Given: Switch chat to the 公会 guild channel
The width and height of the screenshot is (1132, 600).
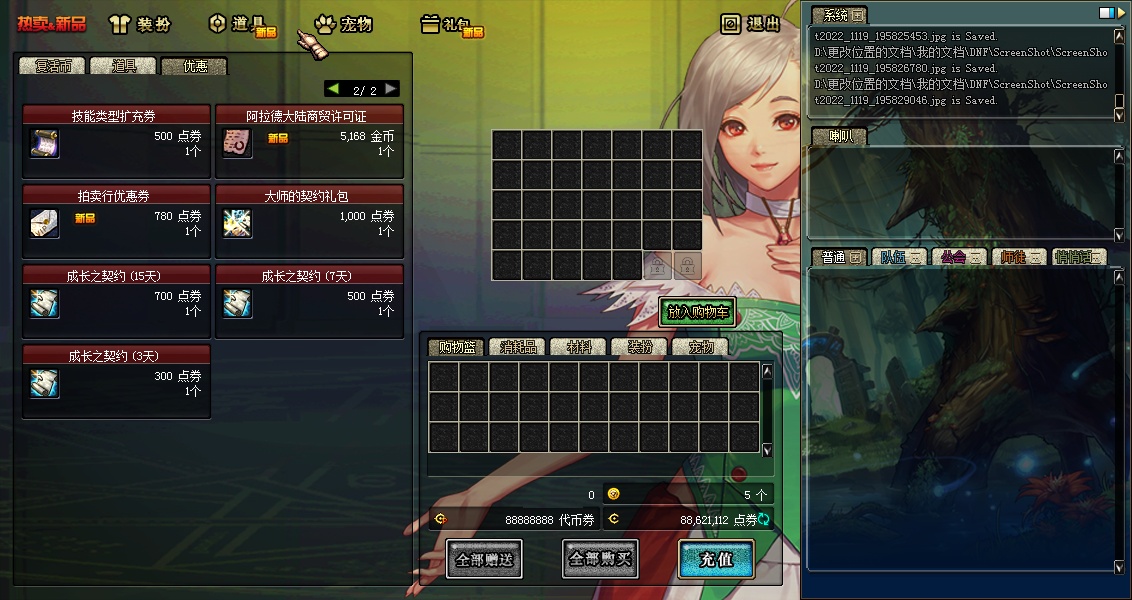Looking at the screenshot, I should point(957,257).
